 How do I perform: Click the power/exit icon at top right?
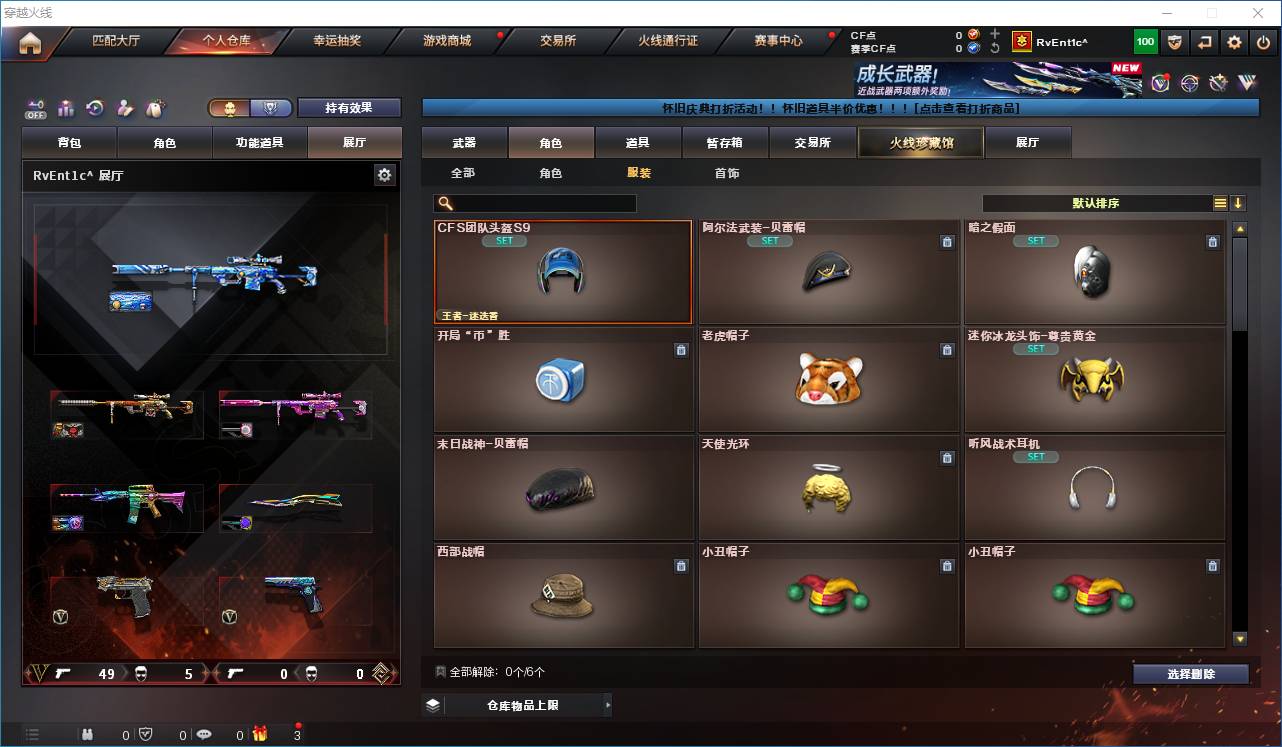click(1263, 41)
